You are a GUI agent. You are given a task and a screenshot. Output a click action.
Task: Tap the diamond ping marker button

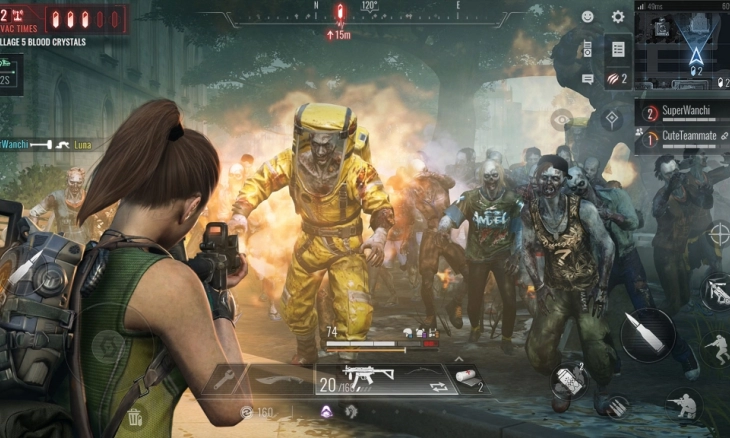click(x=610, y=119)
